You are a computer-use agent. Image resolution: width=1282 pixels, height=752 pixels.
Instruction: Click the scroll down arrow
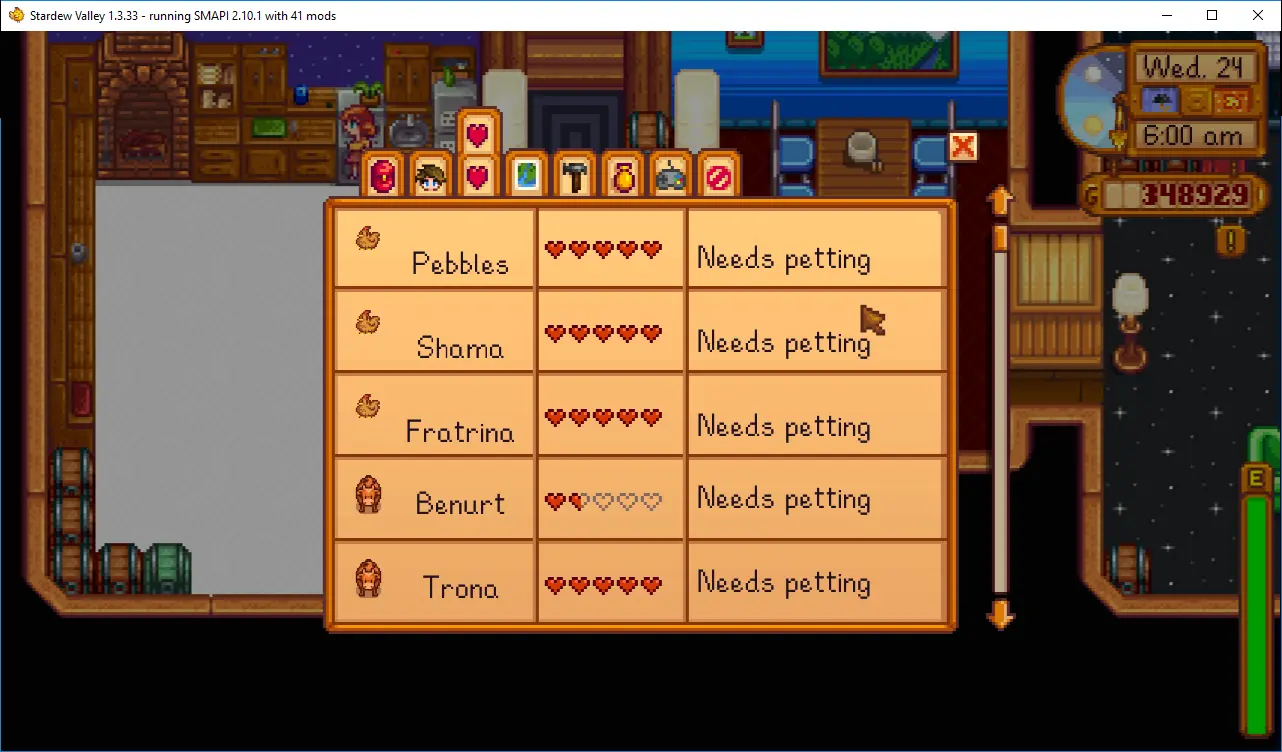coord(999,615)
